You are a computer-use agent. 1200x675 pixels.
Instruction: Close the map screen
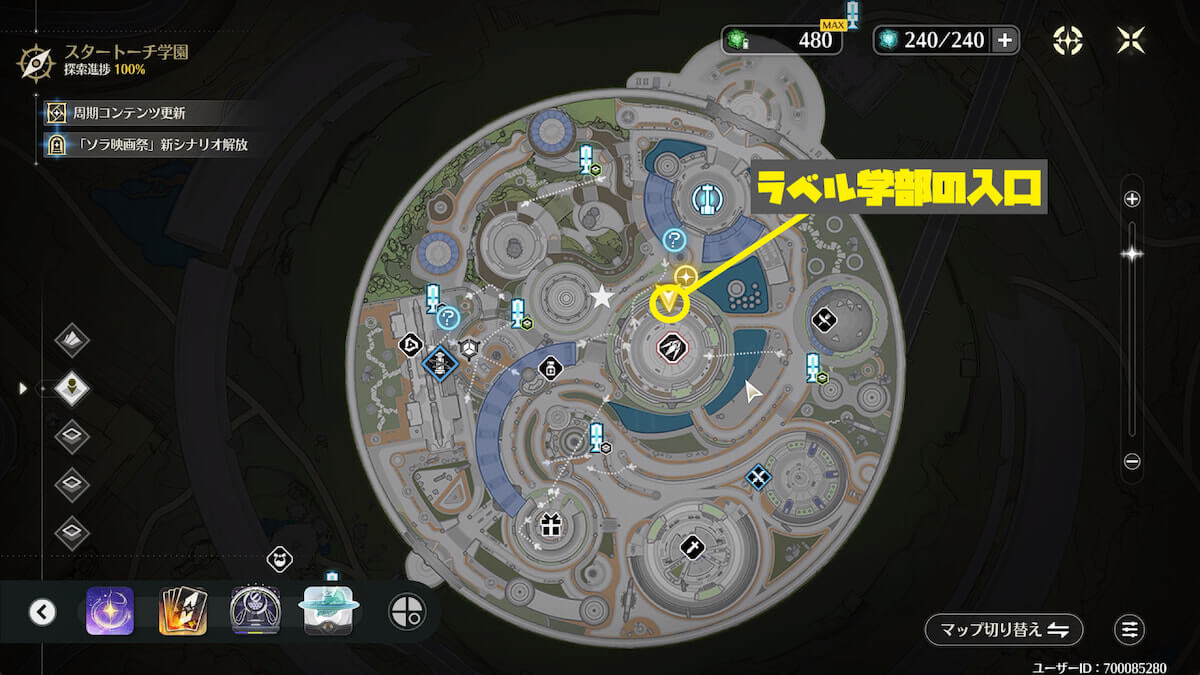1130,40
